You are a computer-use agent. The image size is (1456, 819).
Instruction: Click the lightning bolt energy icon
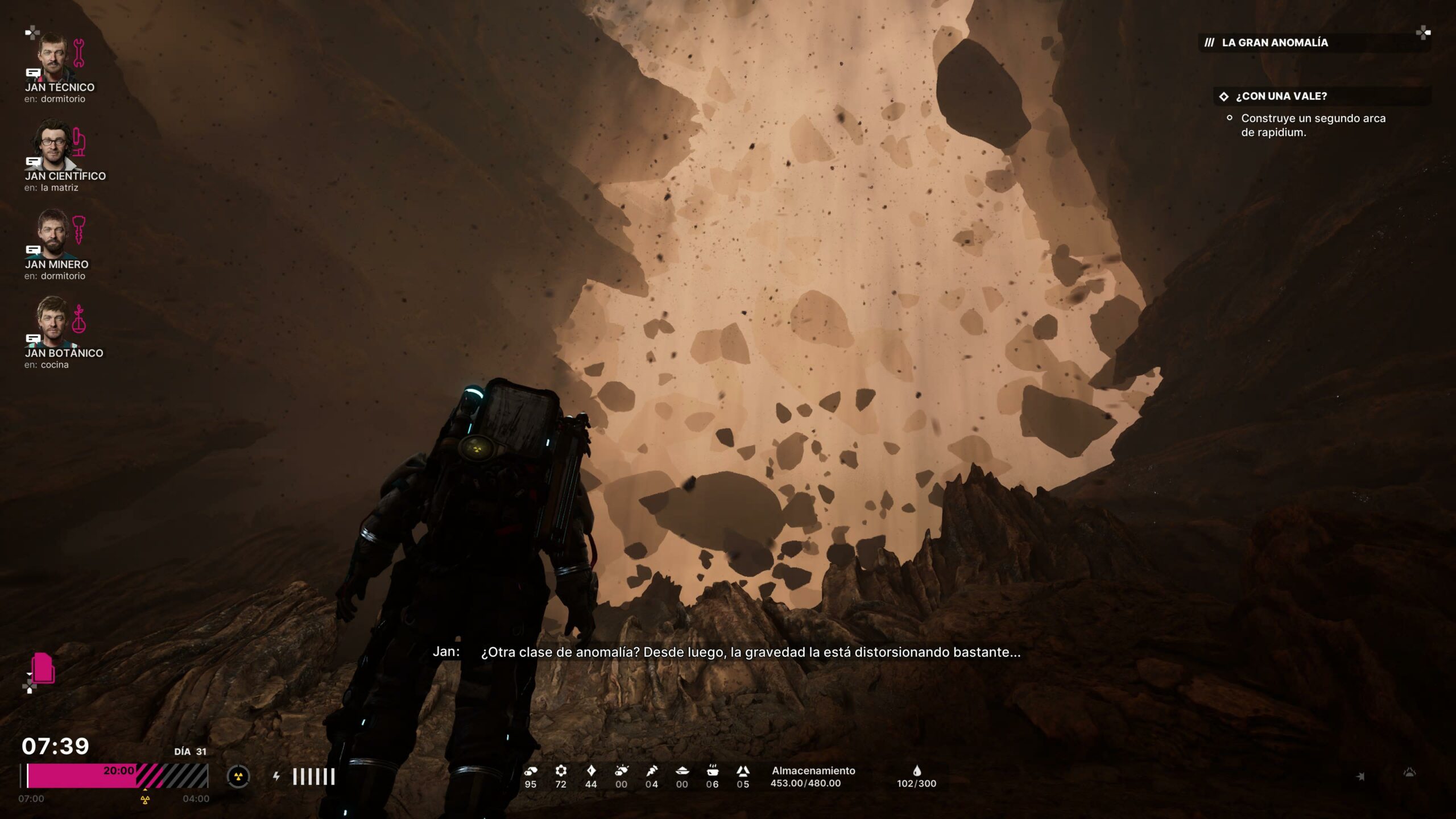pyautogui.click(x=276, y=776)
